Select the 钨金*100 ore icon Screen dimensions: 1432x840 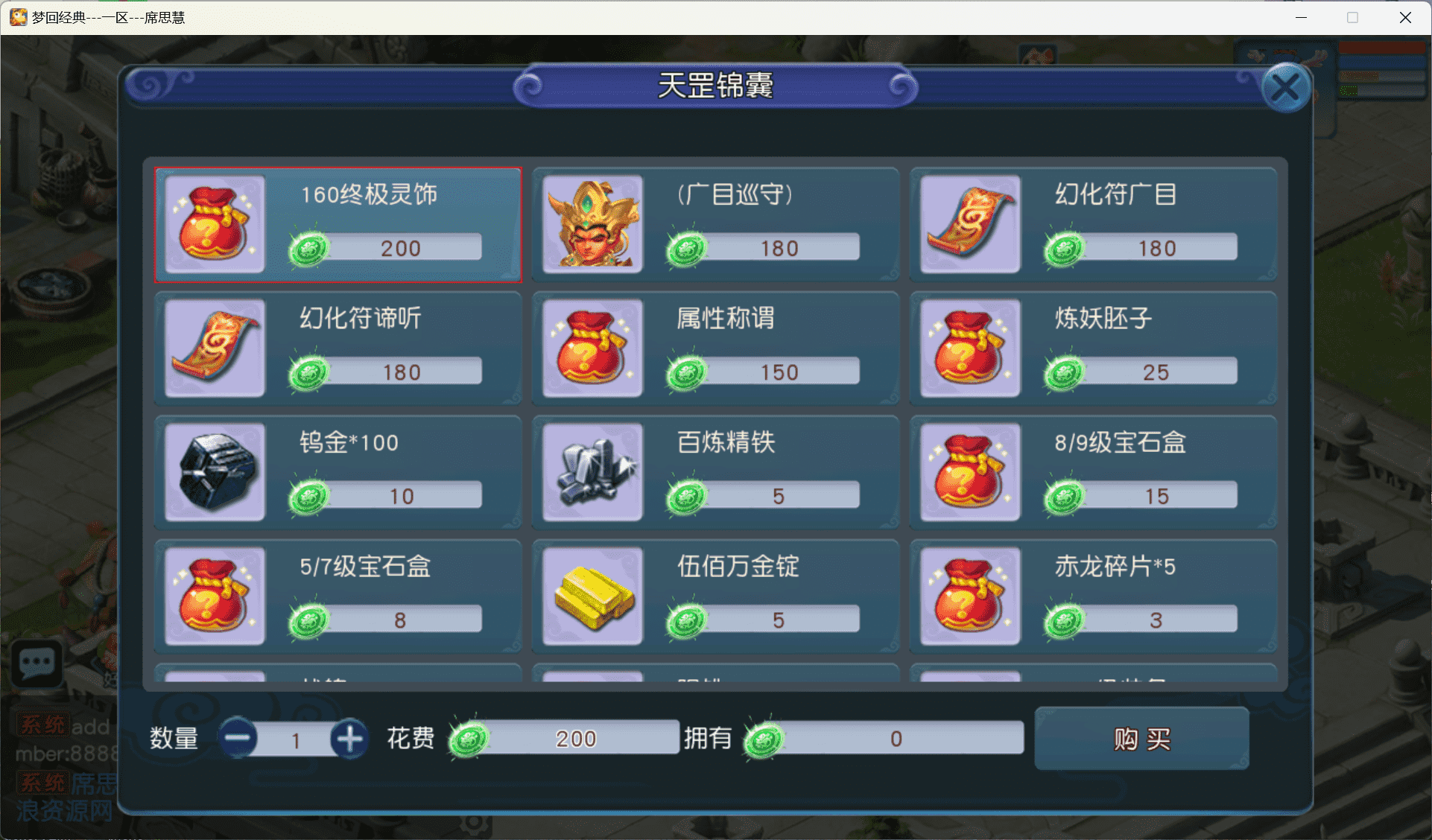point(215,472)
